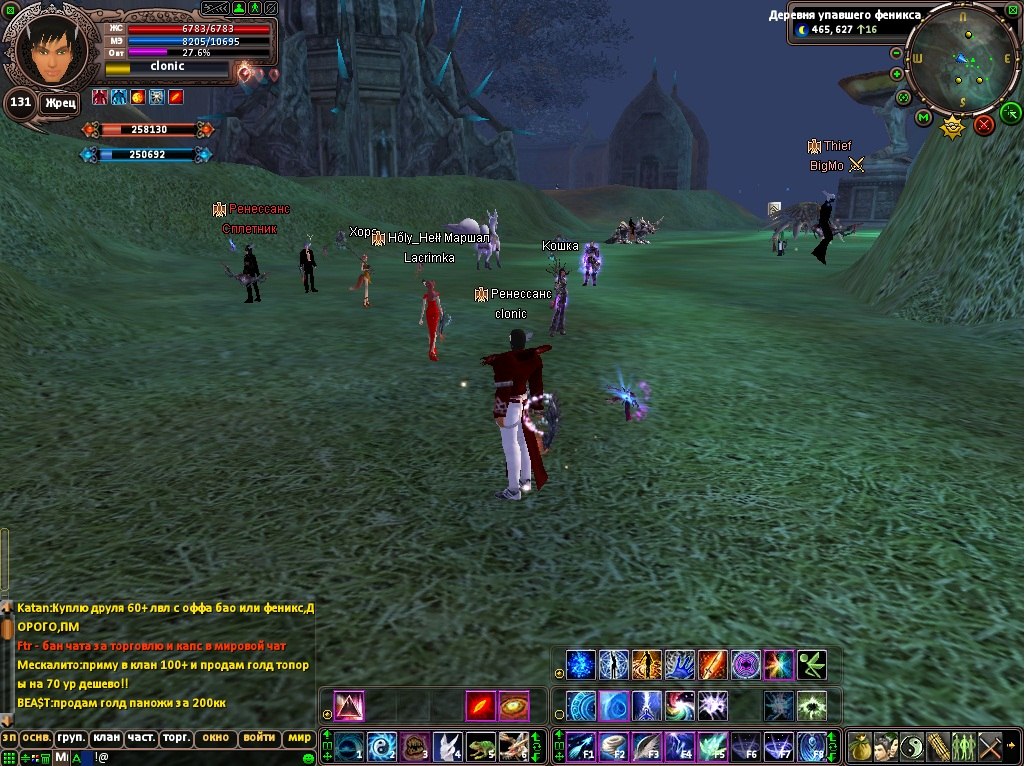Viewport: 1026px width, 766px height.
Task: Open the inventory money bag icon
Action: pos(859,746)
